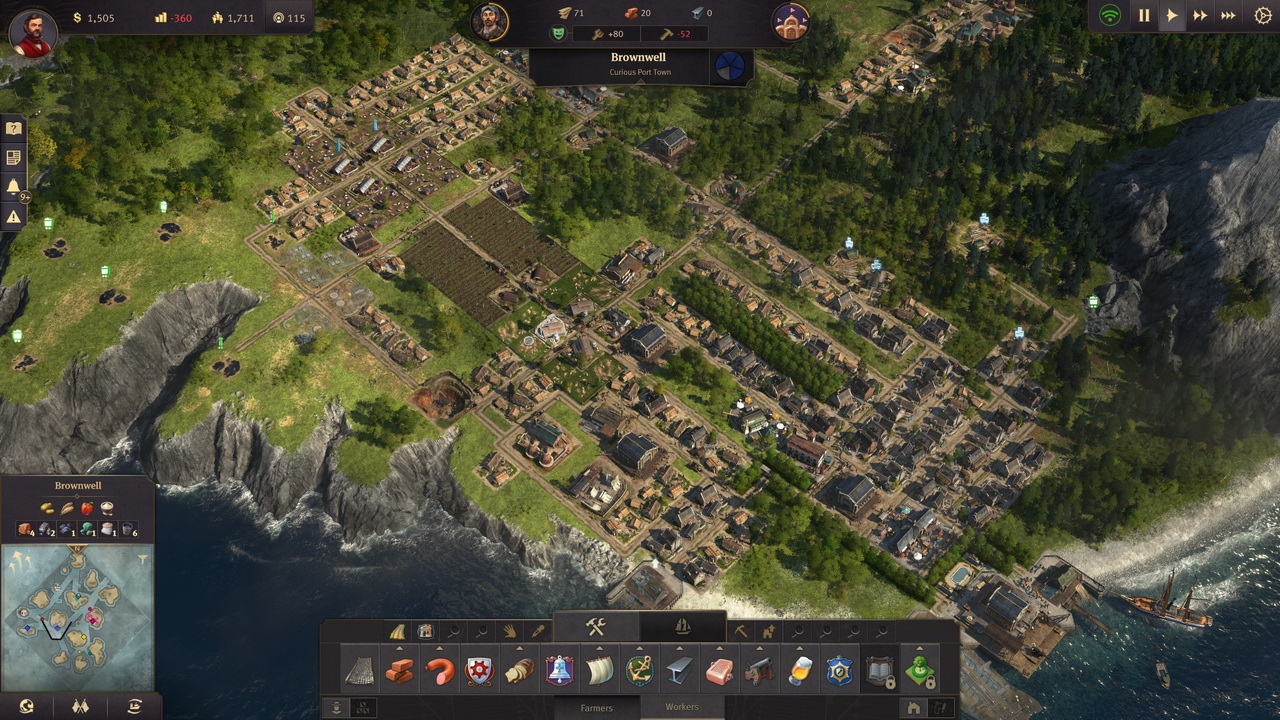Open the notifications bell icon
The image size is (1280, 720).
click(x=14, y=186)
